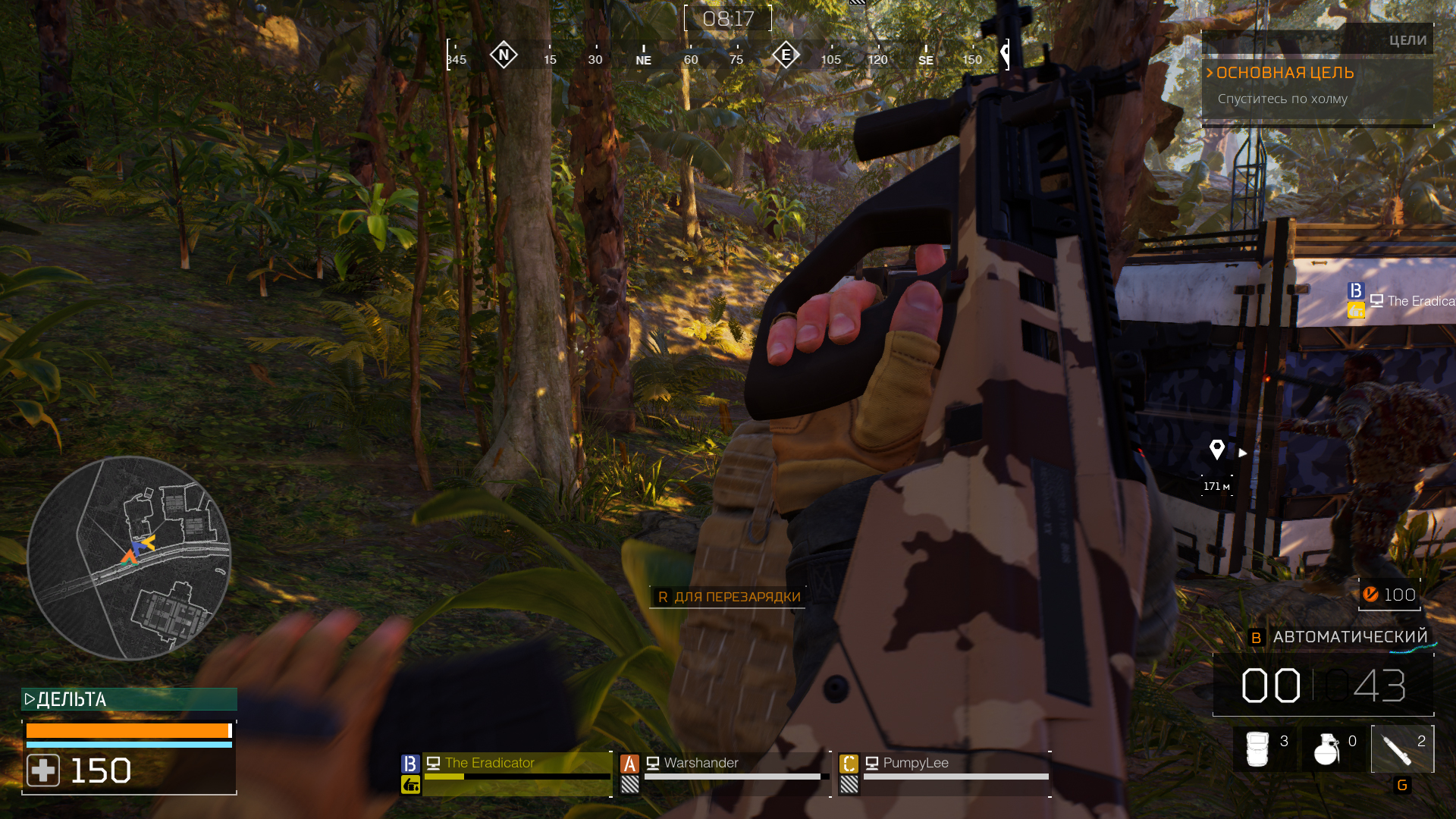
Task: Click the monitor icon beside The Eradicator's name
Action: 432,763
